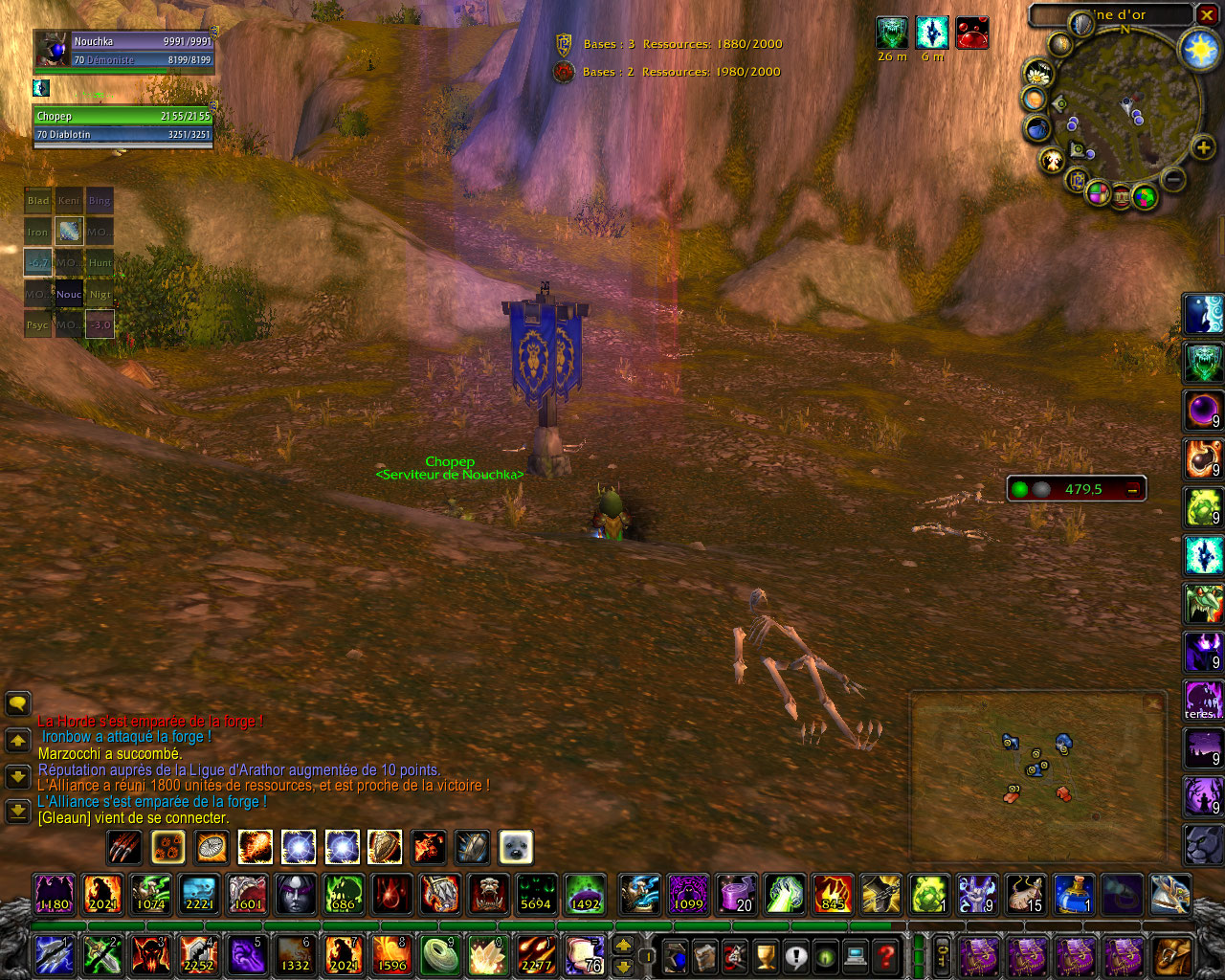This screenshot has height=980, width=1225.
Task: Close the minimap with the red X button
Action: (x=1207, y=14)
